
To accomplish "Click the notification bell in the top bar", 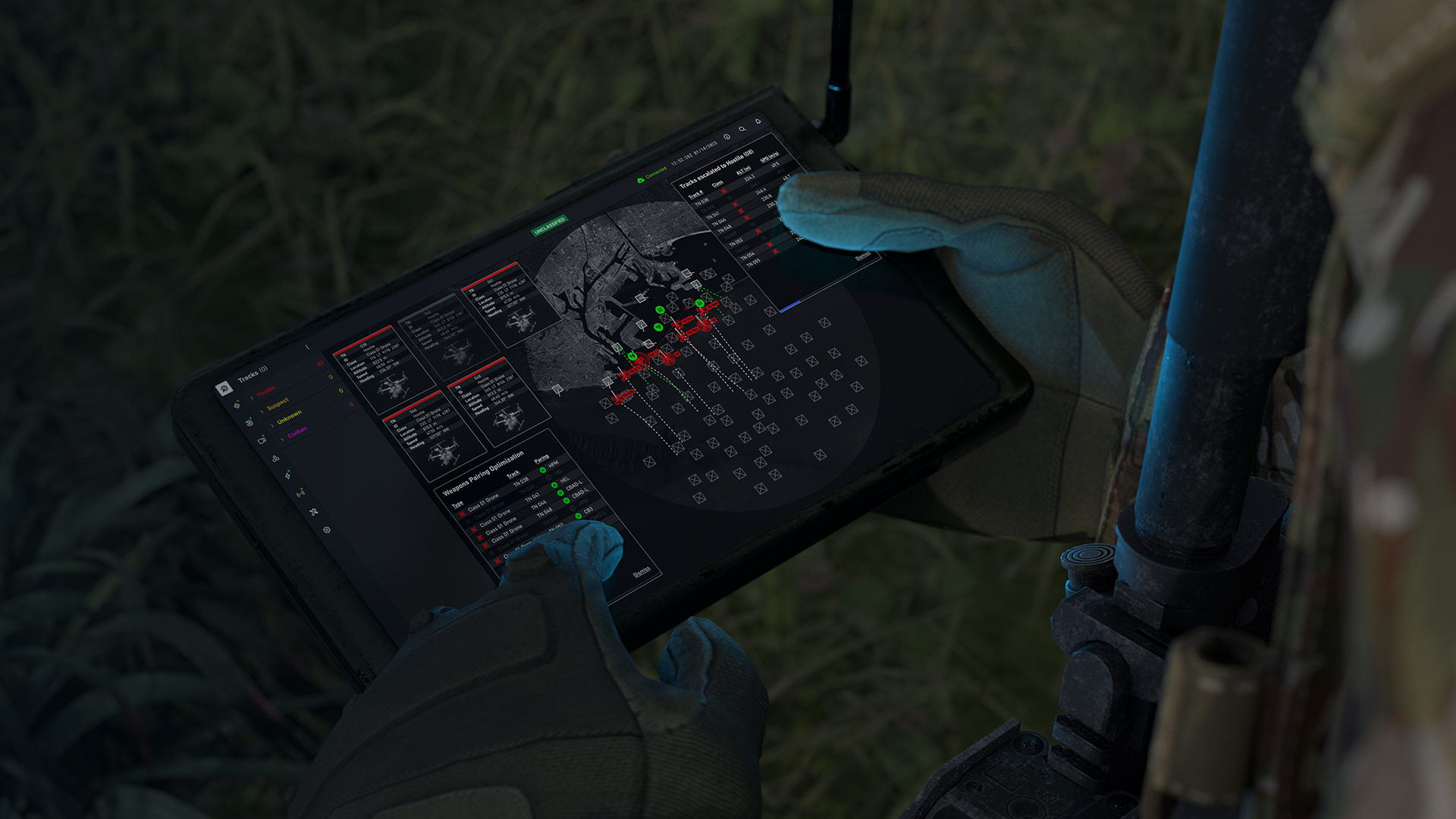I will pyautogui.click(x=758, y=122).
